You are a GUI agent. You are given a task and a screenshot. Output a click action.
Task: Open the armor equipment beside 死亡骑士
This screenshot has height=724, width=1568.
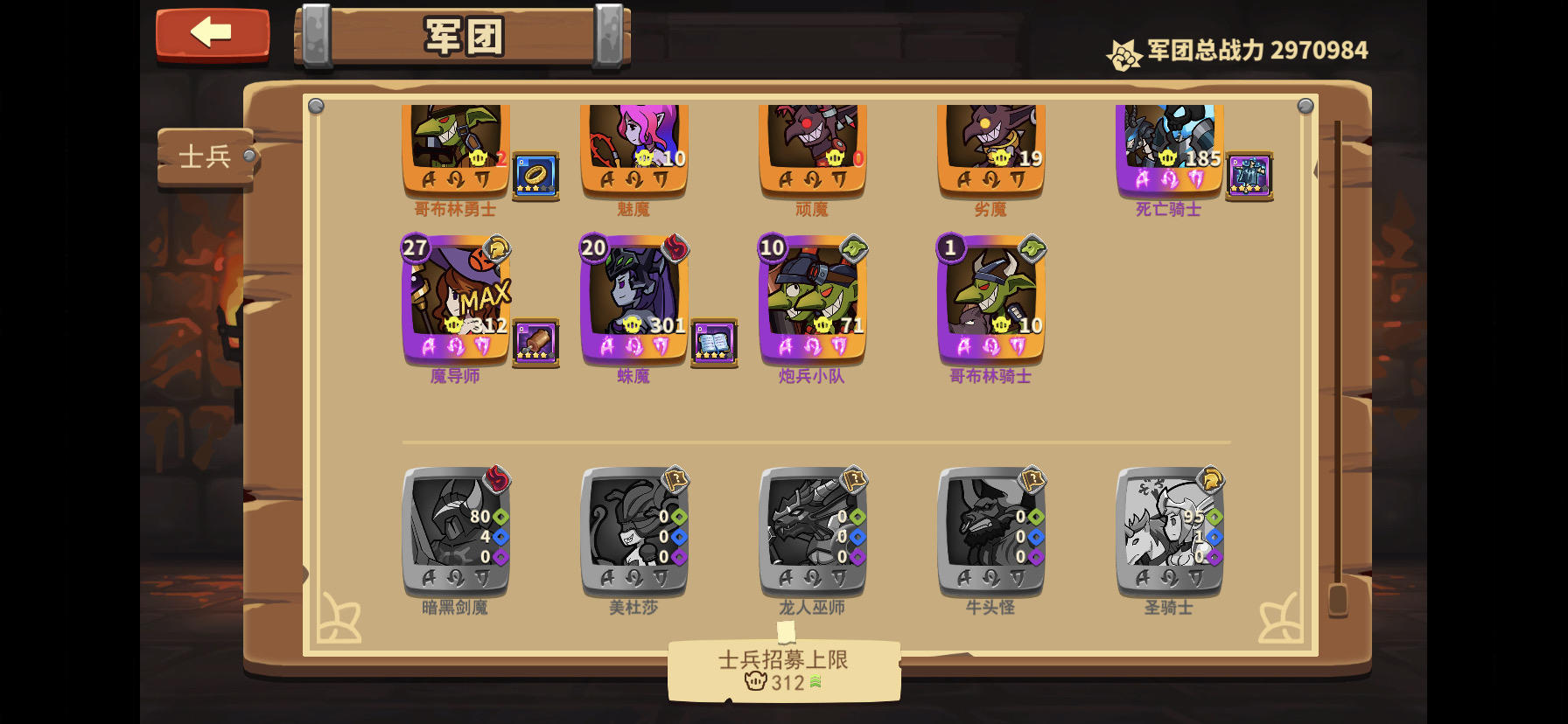pos(1250,175)
